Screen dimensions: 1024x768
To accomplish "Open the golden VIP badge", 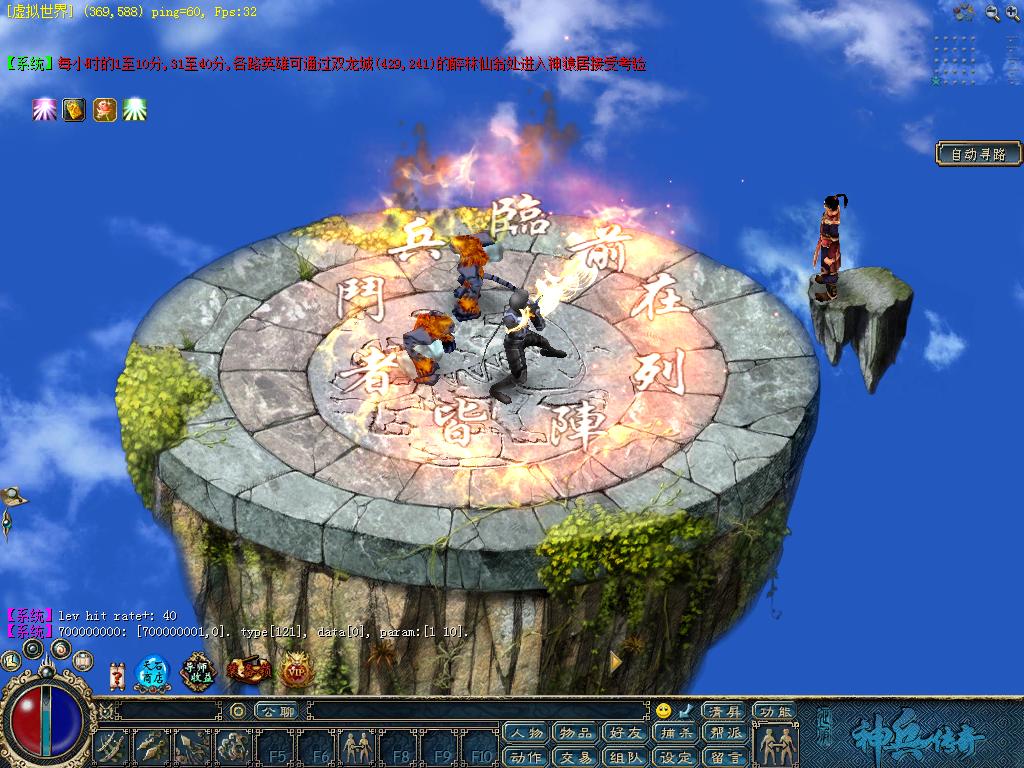I will [296, 671].
